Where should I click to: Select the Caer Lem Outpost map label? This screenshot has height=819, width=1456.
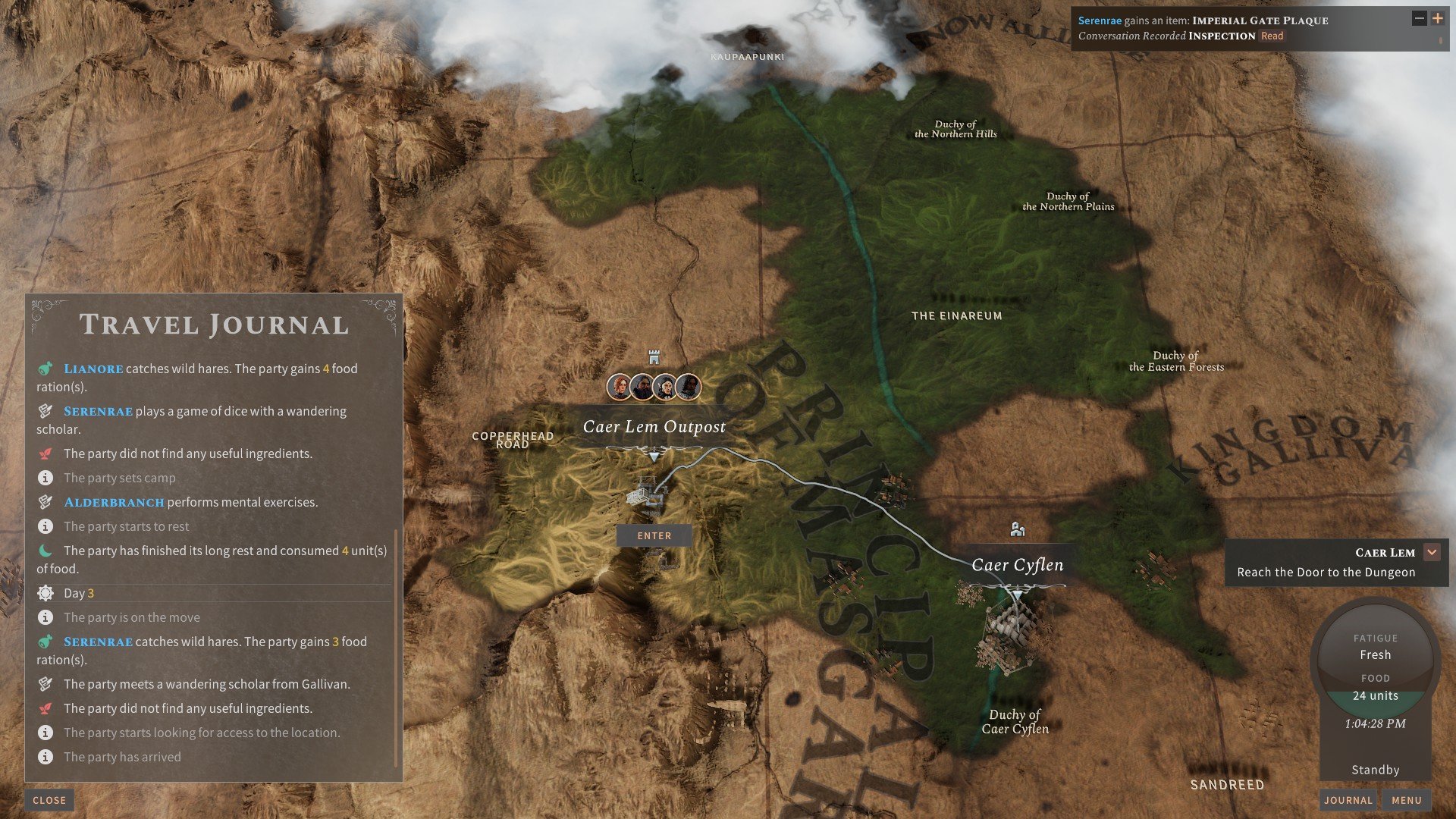pyautogui.click(x=654, y=427)
